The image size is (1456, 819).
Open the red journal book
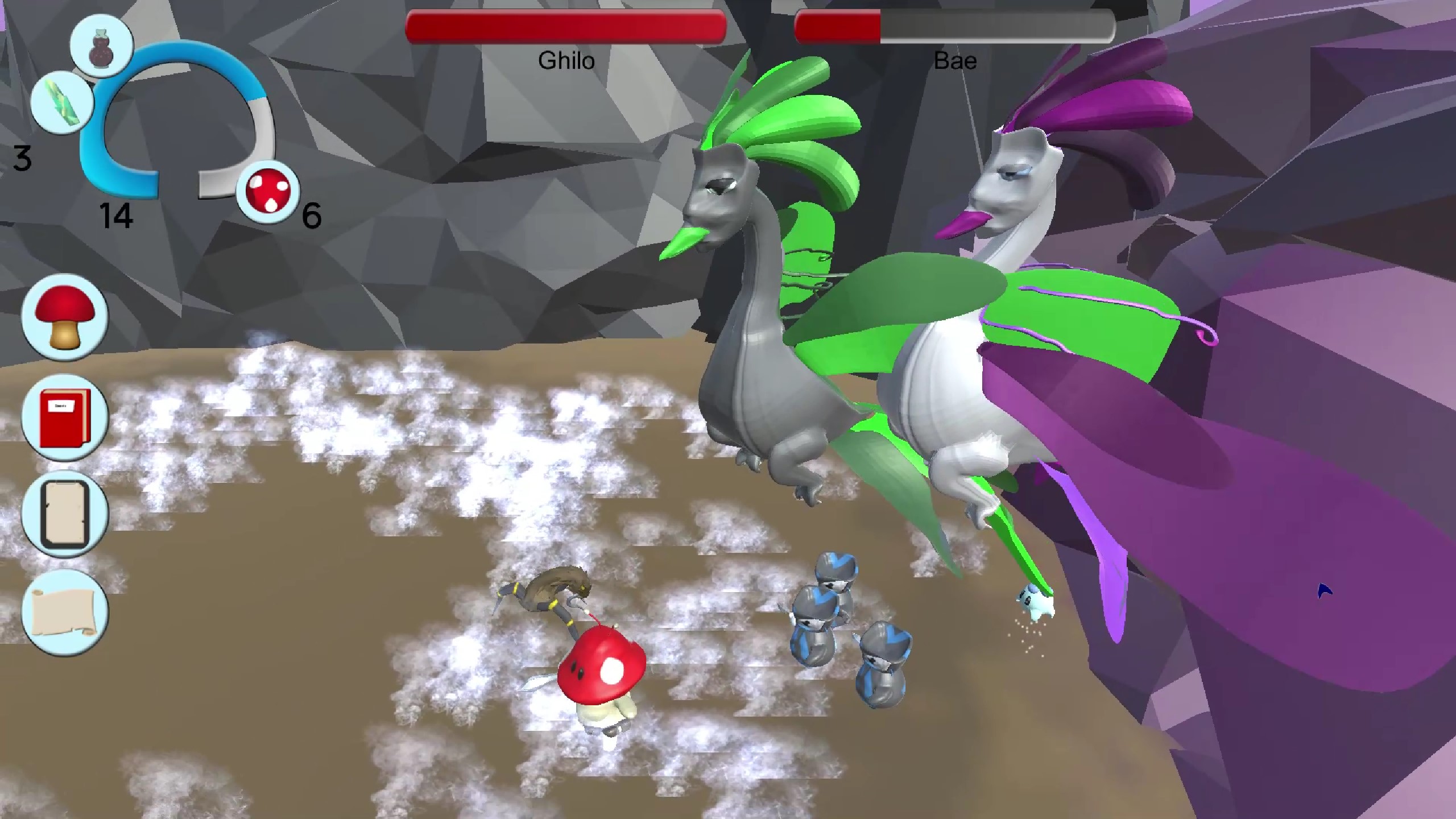point(64,417)
